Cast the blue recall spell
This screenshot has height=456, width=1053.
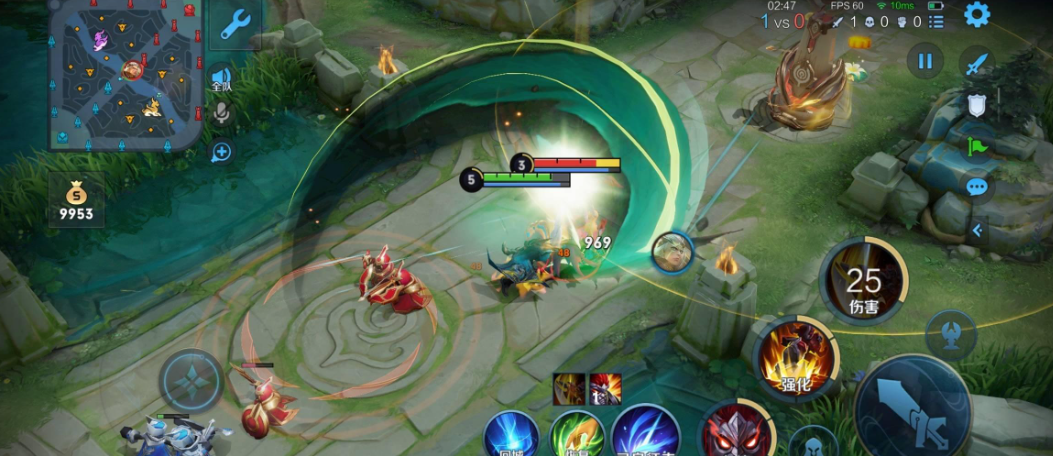[x=512, y=436]
